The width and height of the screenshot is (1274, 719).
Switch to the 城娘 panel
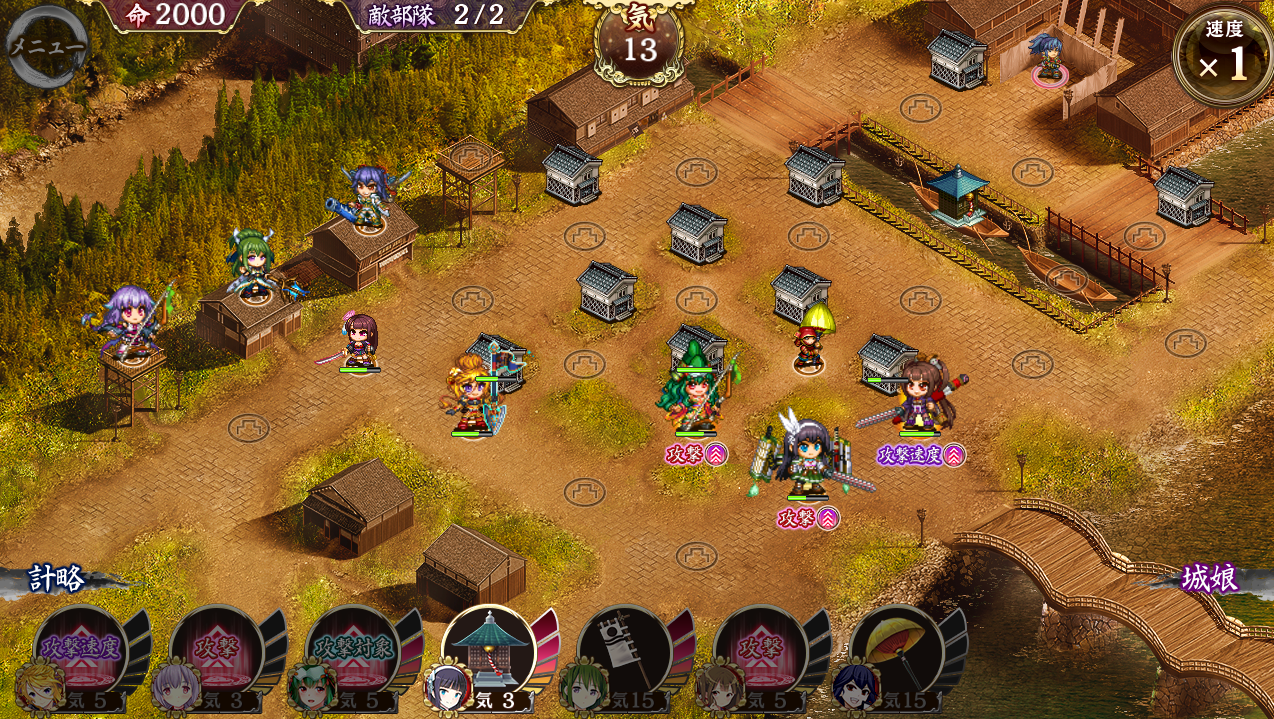click(1209, 579)
